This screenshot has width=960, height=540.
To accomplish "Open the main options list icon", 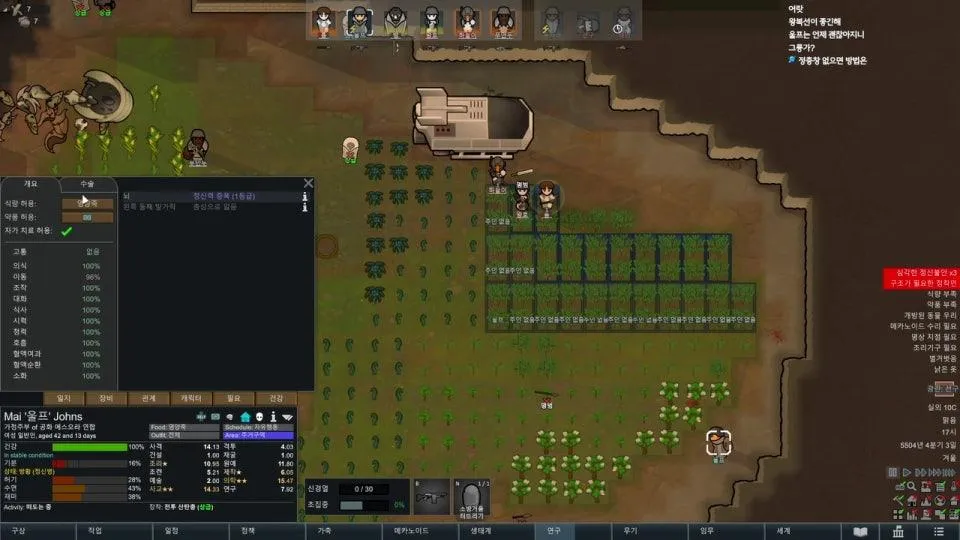I will click(x=938, y=531).
